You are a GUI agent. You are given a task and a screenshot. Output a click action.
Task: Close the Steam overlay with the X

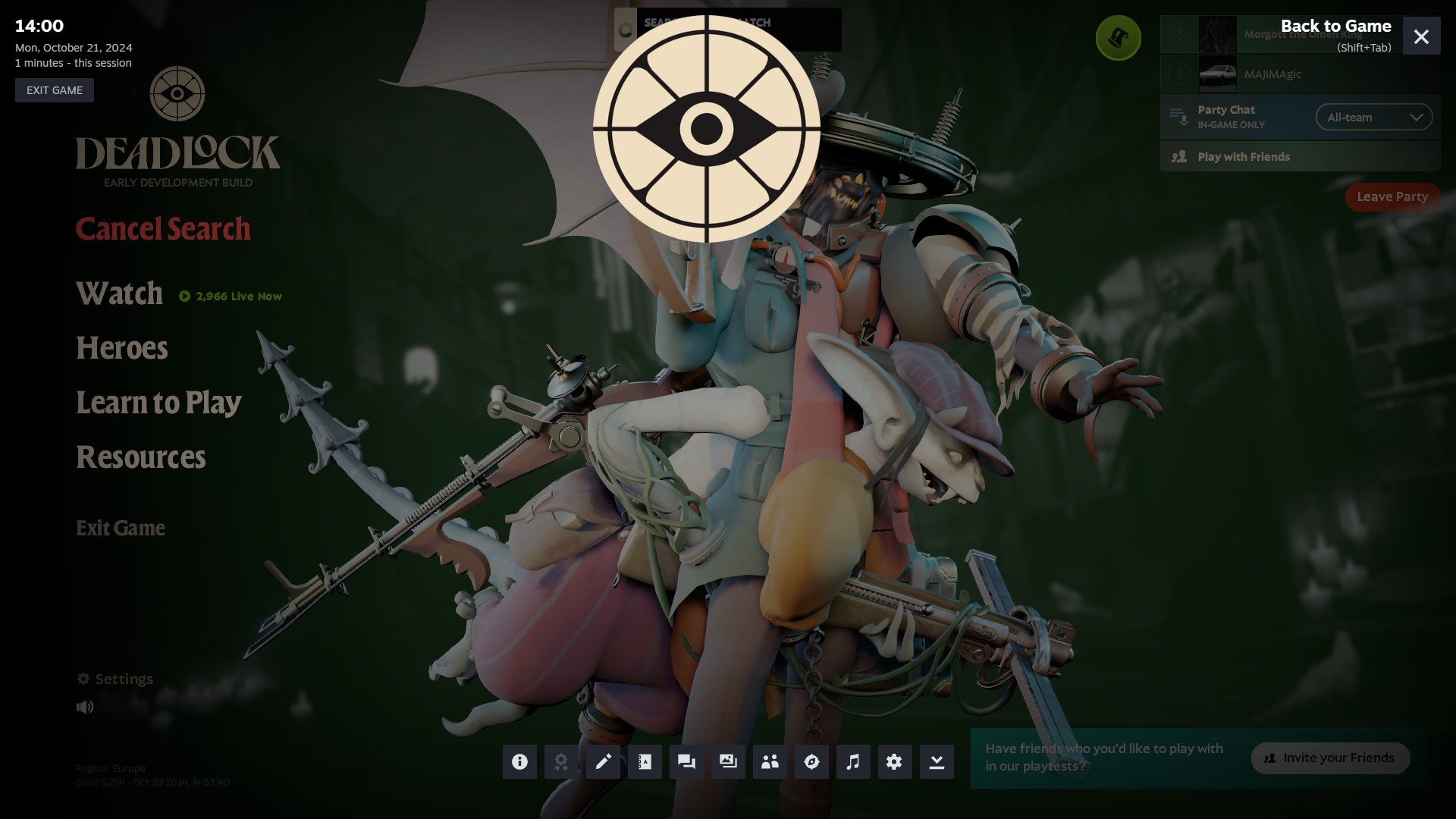coord(1421,36)
